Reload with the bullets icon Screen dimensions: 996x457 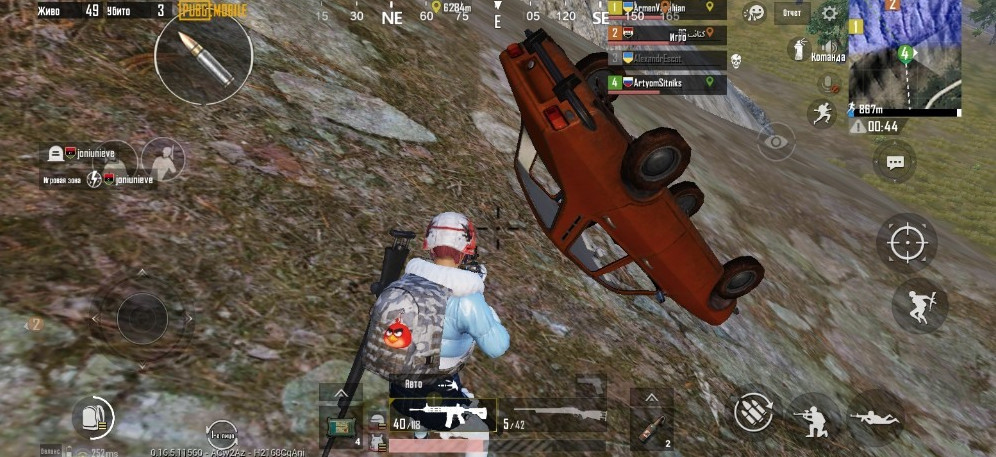[x=753, y=412]
